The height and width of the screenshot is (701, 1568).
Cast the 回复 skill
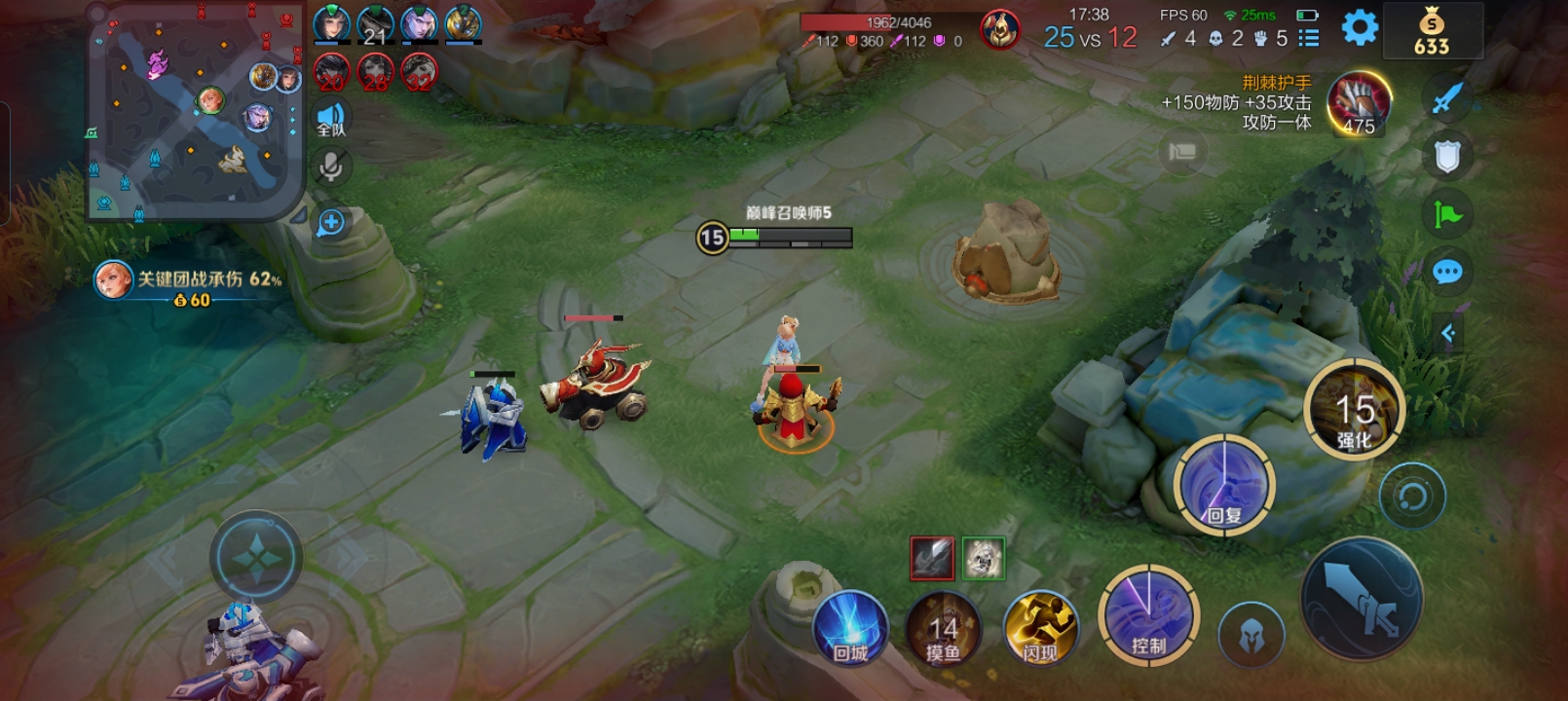click(1223, 484)
